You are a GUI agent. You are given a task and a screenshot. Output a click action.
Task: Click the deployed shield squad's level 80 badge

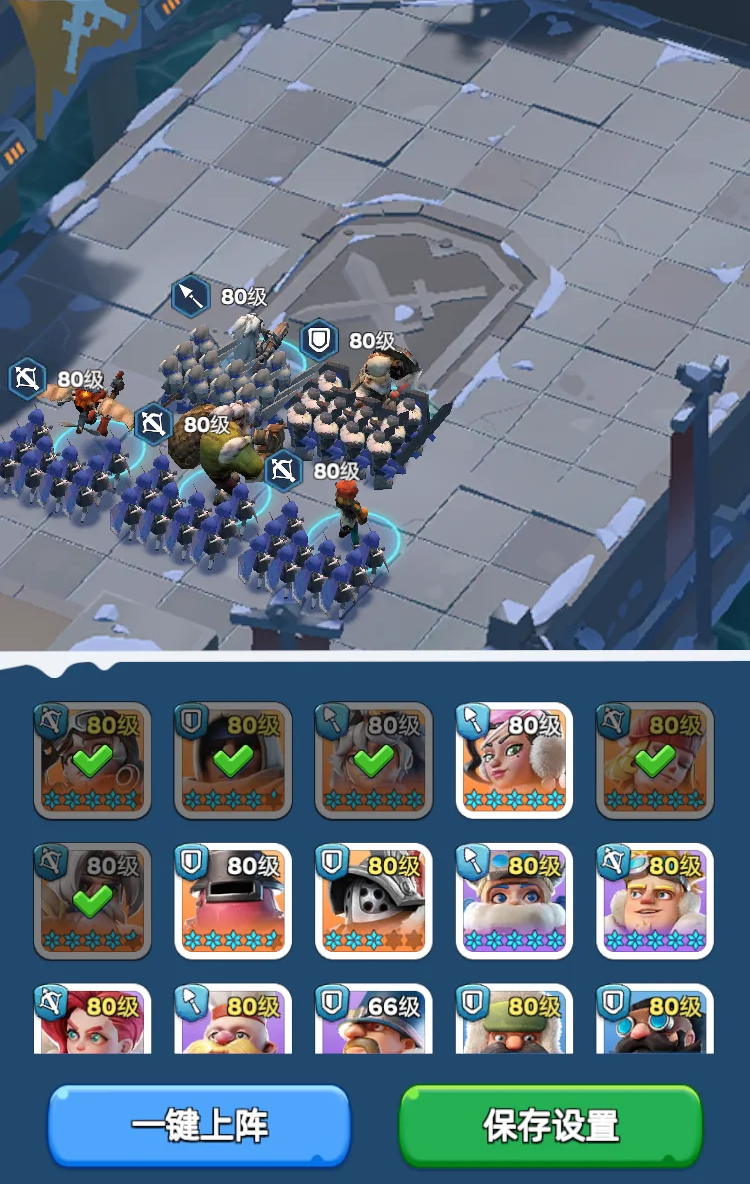pyautogui.click(x=318, y=341)
